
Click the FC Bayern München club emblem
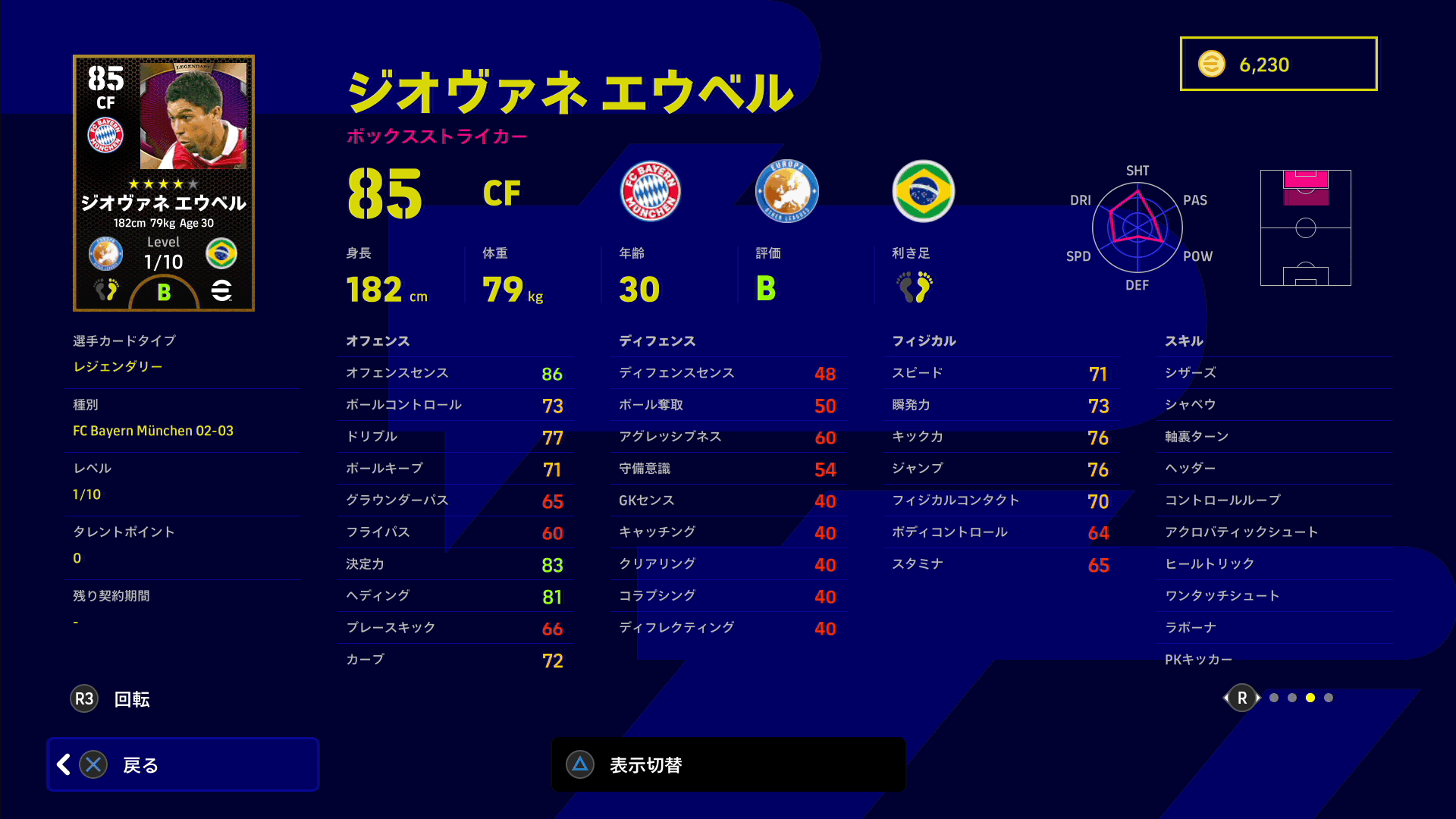click(x=650, y=191)
